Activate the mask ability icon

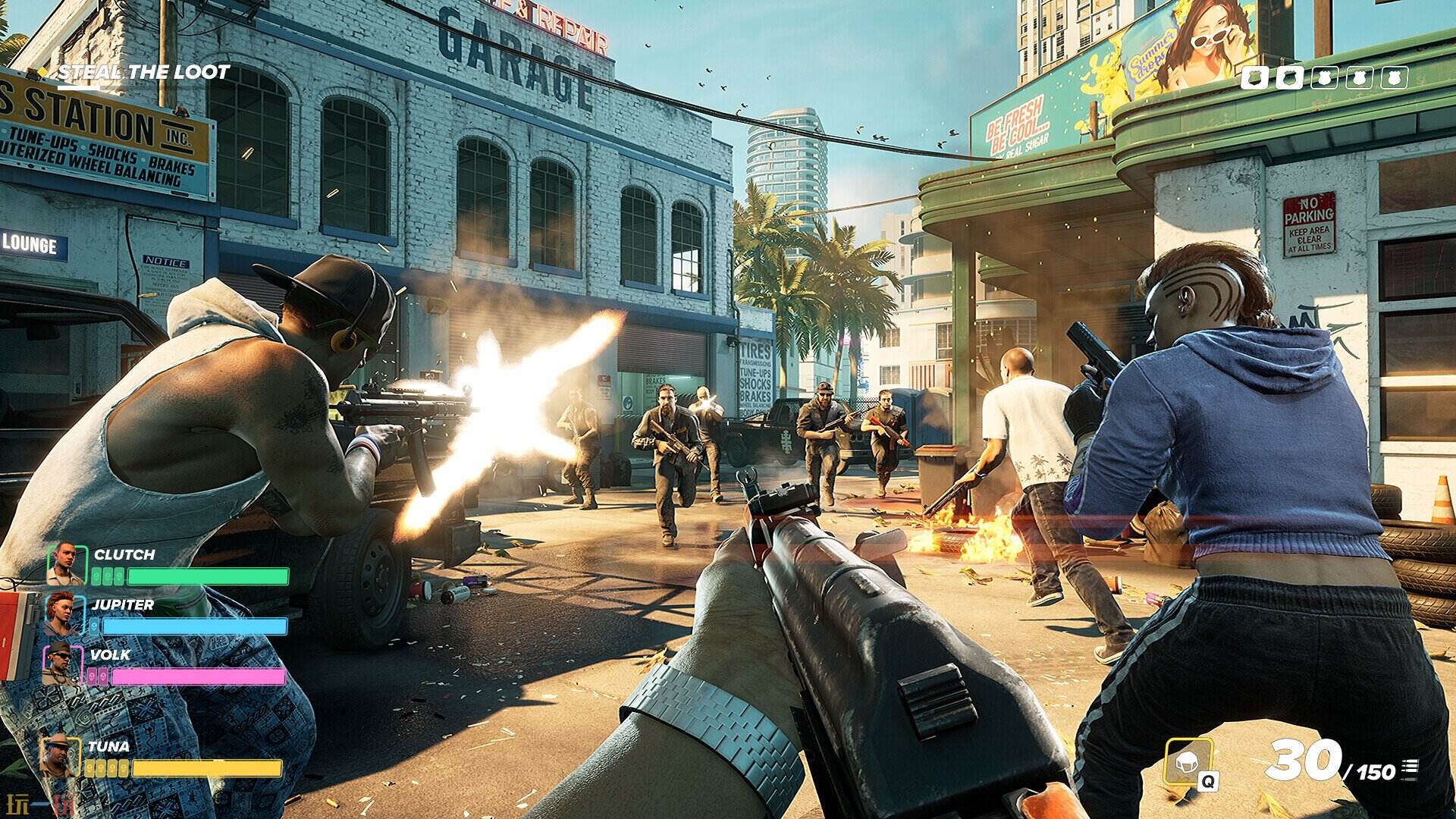[x=1186, y=761]
